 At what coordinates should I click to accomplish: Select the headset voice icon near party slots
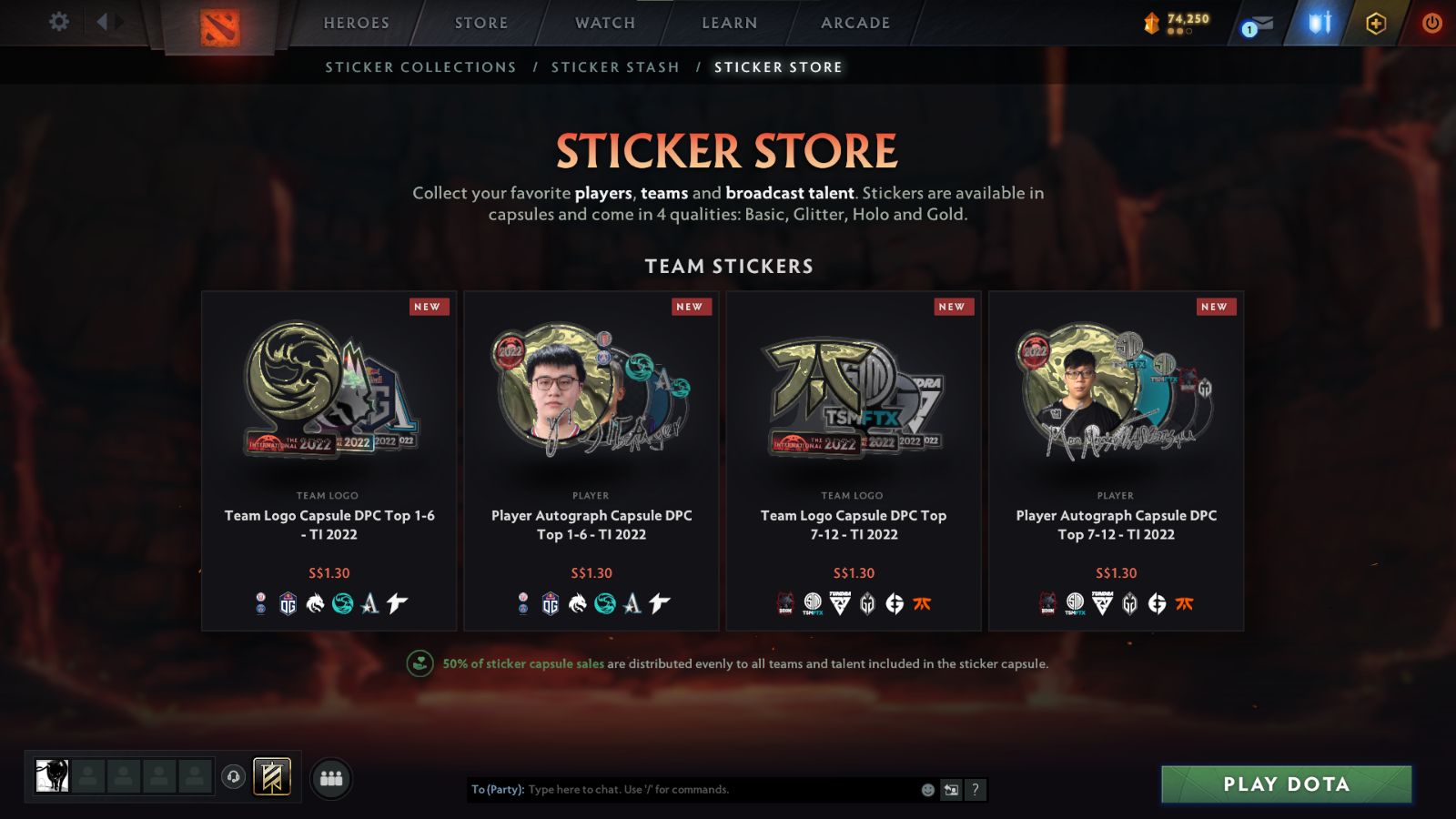(232, 775)
